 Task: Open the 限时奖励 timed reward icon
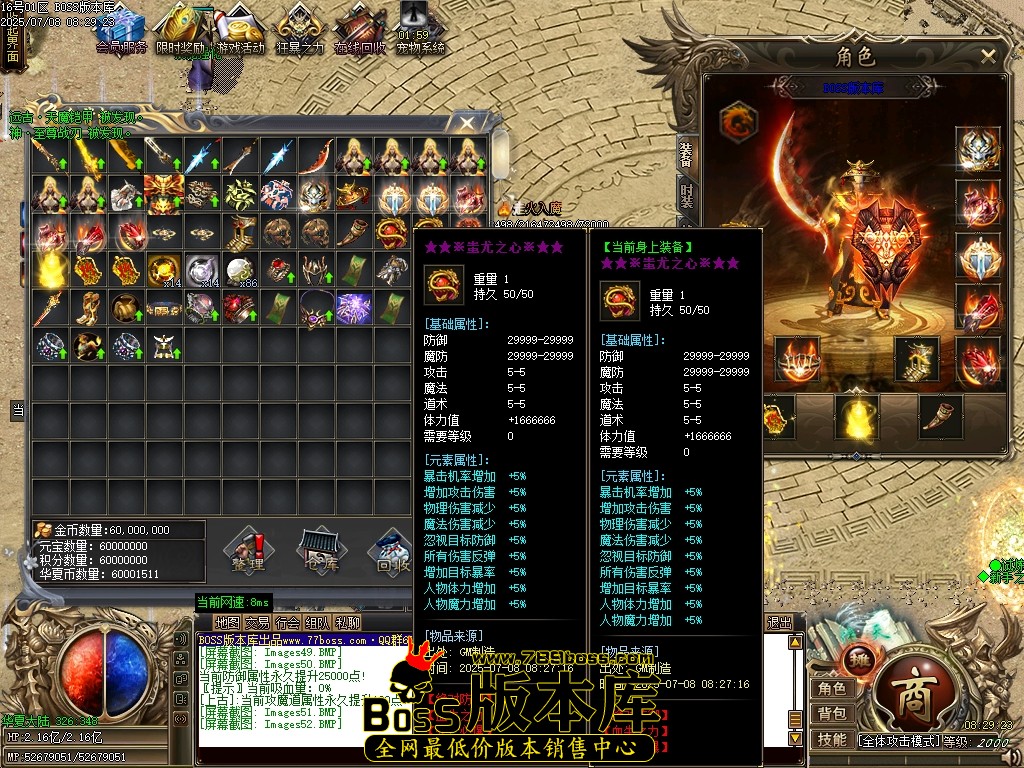click(x=181, y=30)
